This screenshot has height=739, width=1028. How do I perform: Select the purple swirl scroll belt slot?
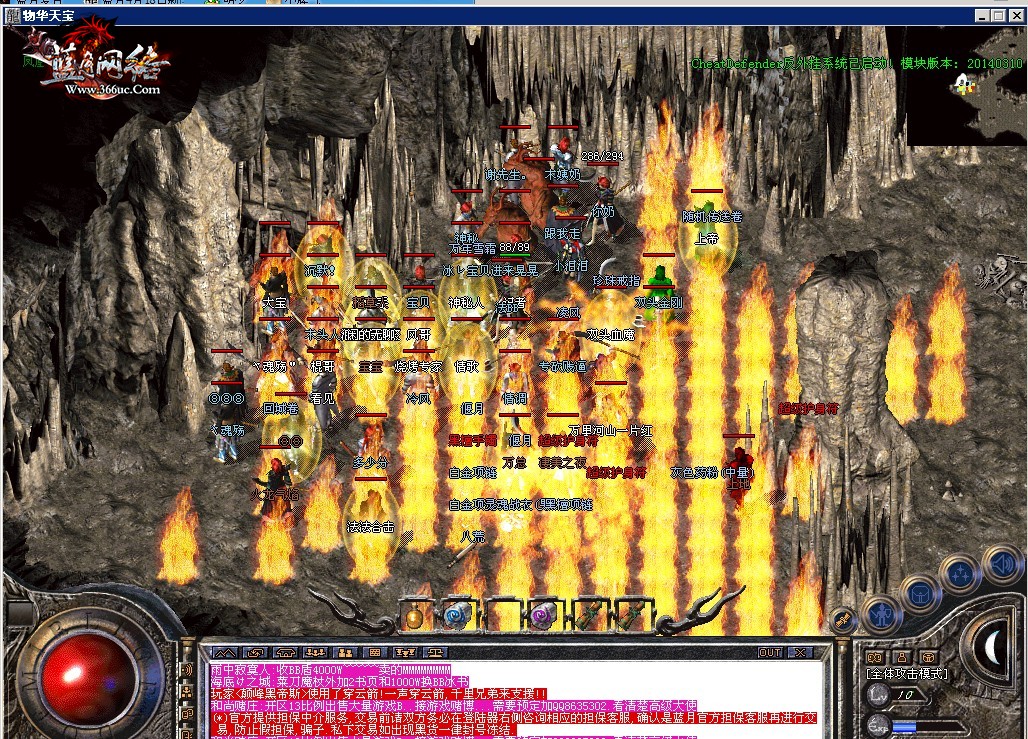pos(542,615)
